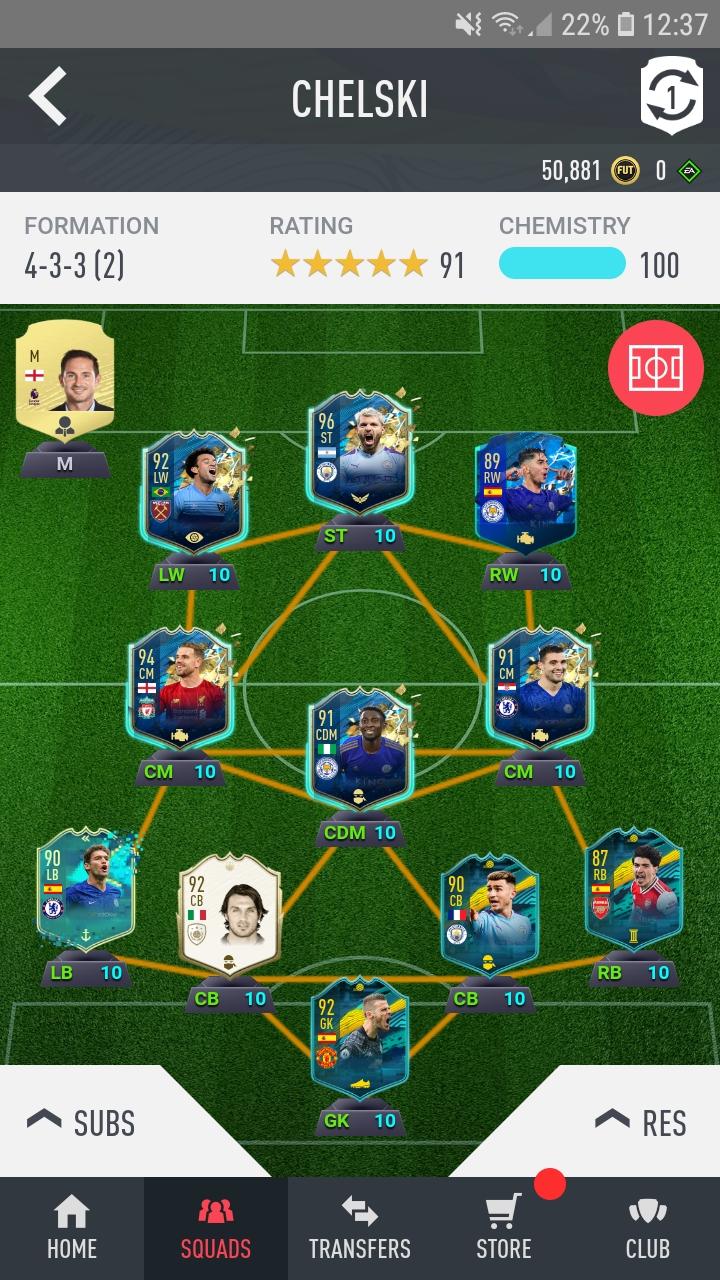Go back using the arrow button
This screenshot has height=1280, width=720.
(47, 96)
